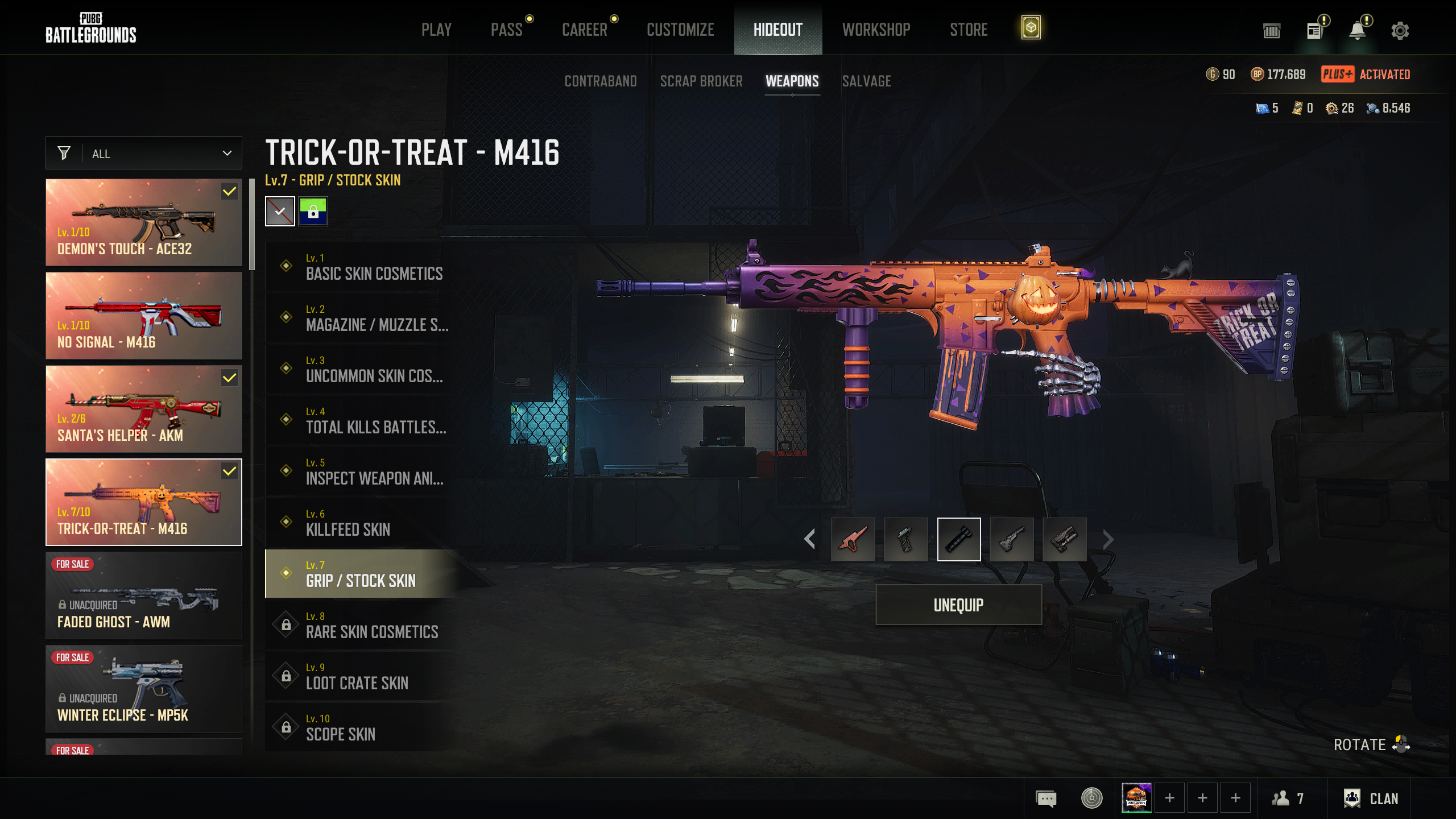This screenshot has width=1456, height=819.
Task: Open the Clan panel
Action: tap(1371, 799)
